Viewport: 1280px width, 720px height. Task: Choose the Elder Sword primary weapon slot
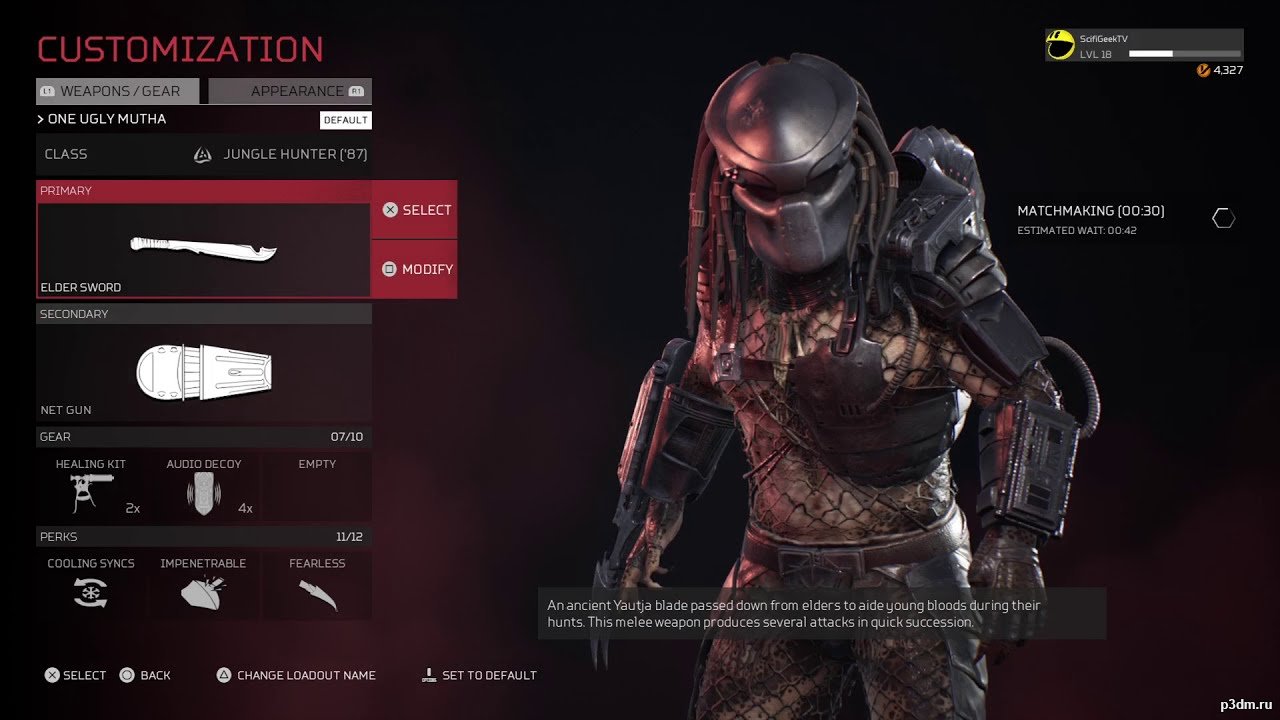click(x=204, y=248)
